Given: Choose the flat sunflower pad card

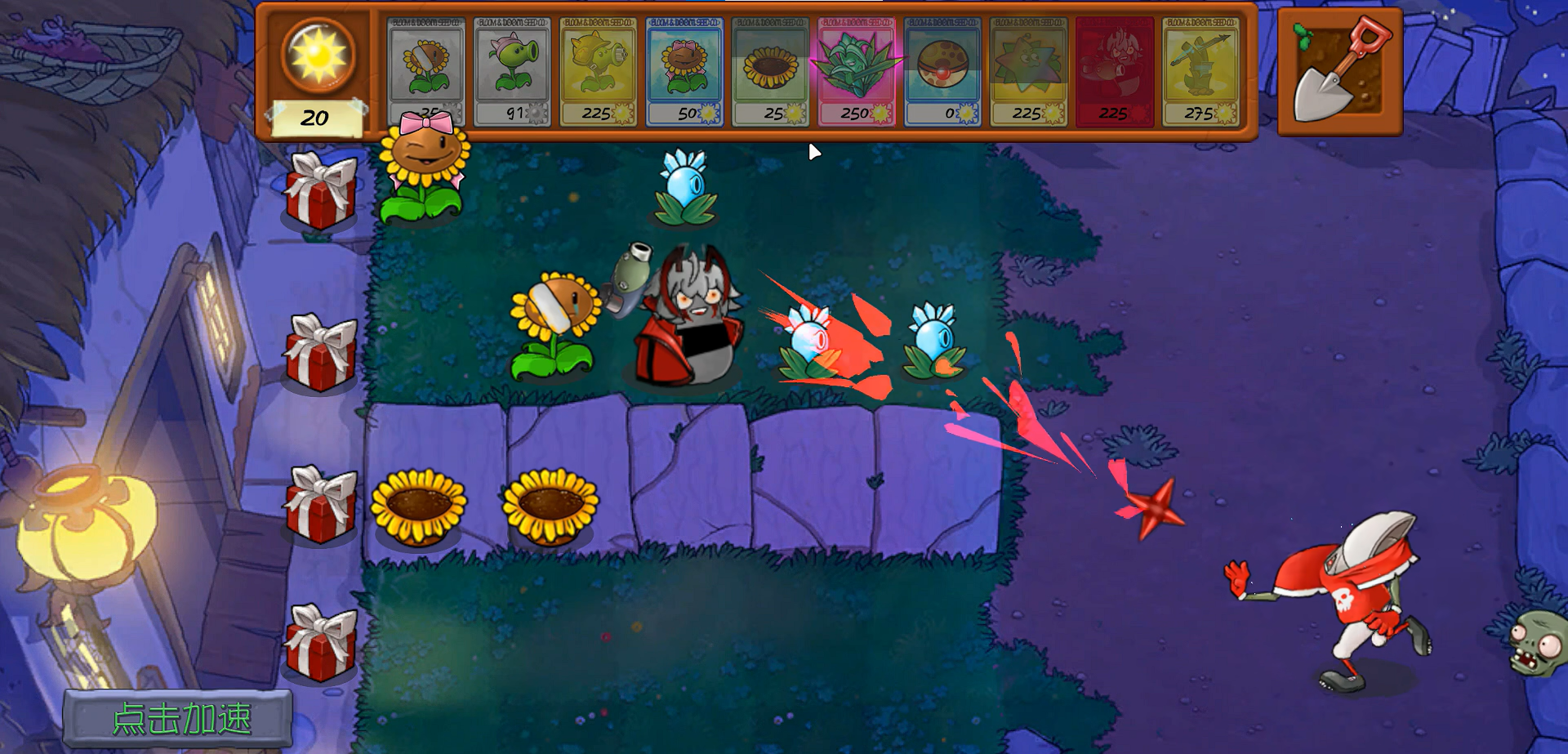Looking at the screenshot, I should [770, 71].
